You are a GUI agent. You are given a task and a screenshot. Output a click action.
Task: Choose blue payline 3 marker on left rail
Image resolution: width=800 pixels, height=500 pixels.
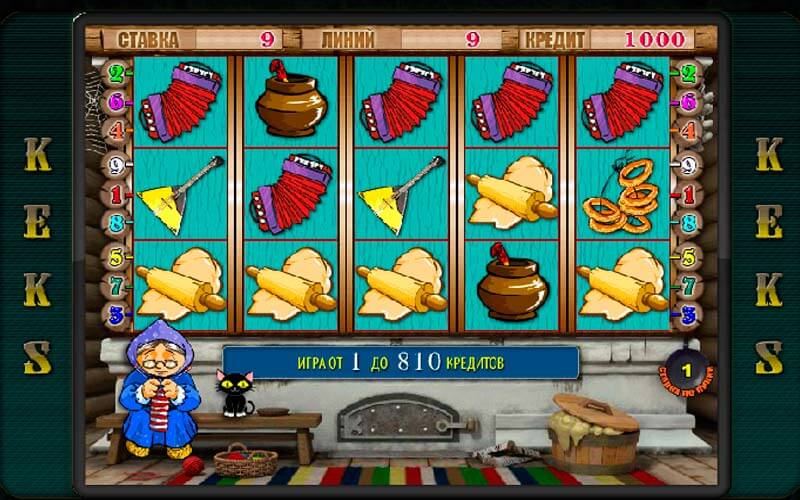(115, 315)
